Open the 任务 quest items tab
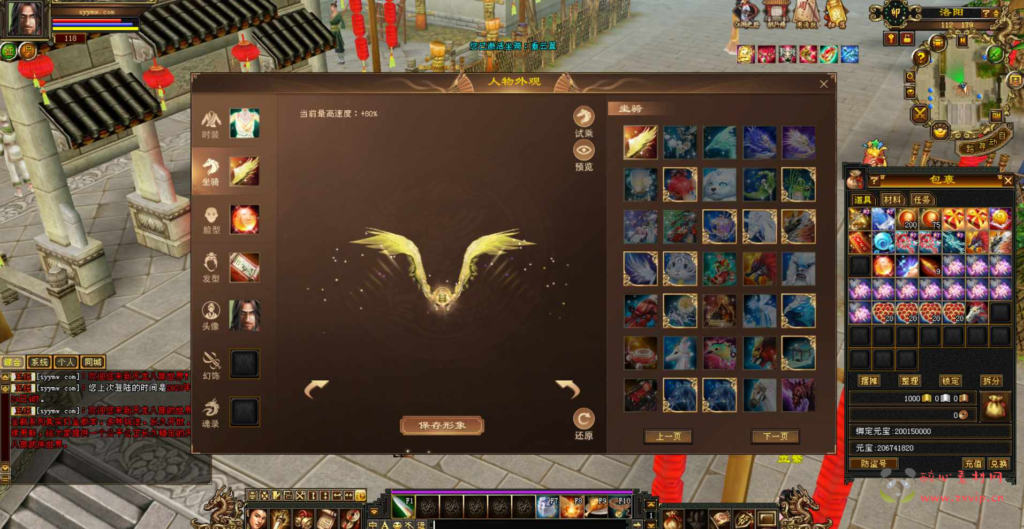The image size is (1024, 529). (x=921, y=200)
